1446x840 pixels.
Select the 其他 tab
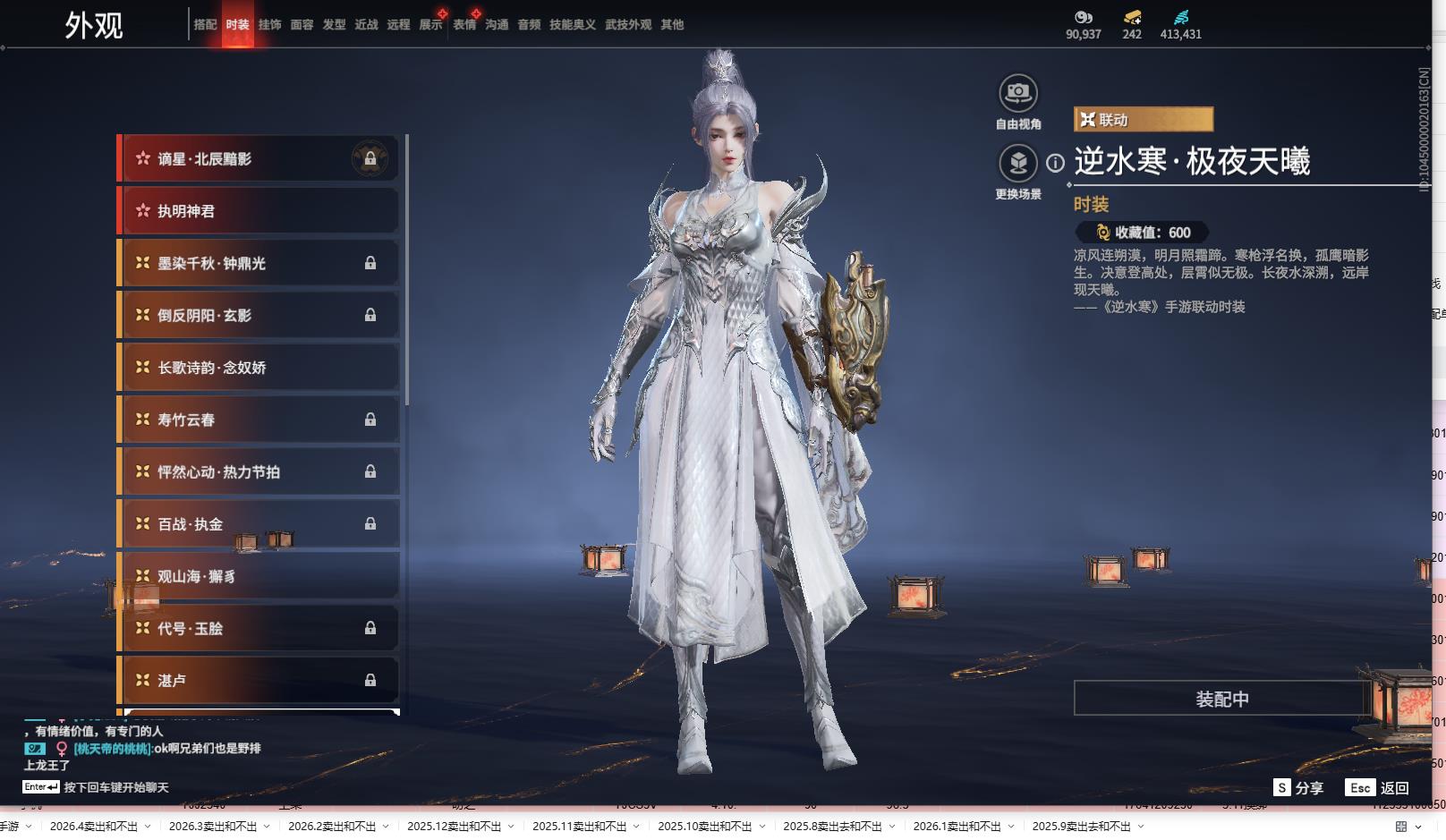(672, 25)
